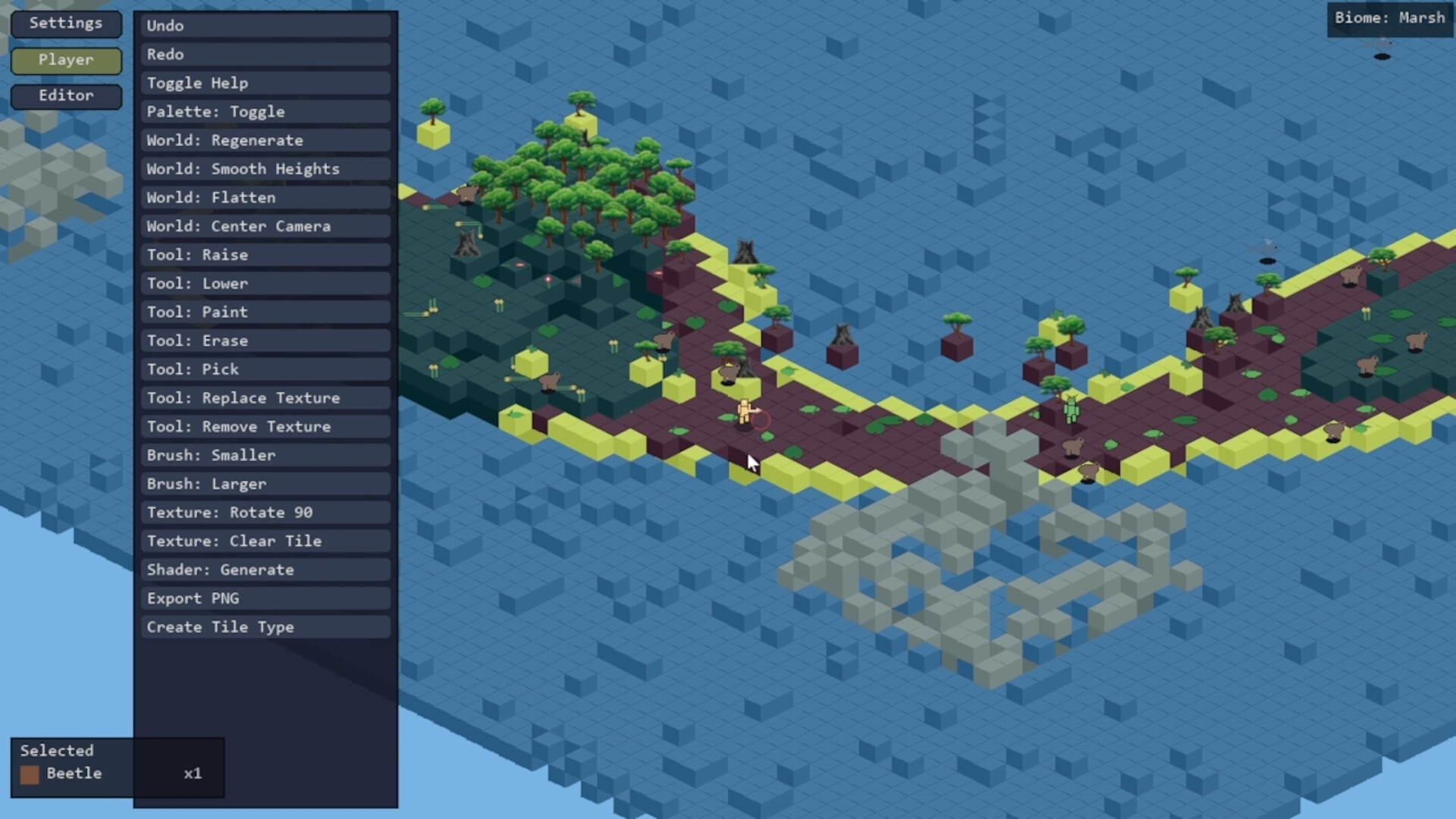Toggle the in-game help overlay

coord(265,83)
